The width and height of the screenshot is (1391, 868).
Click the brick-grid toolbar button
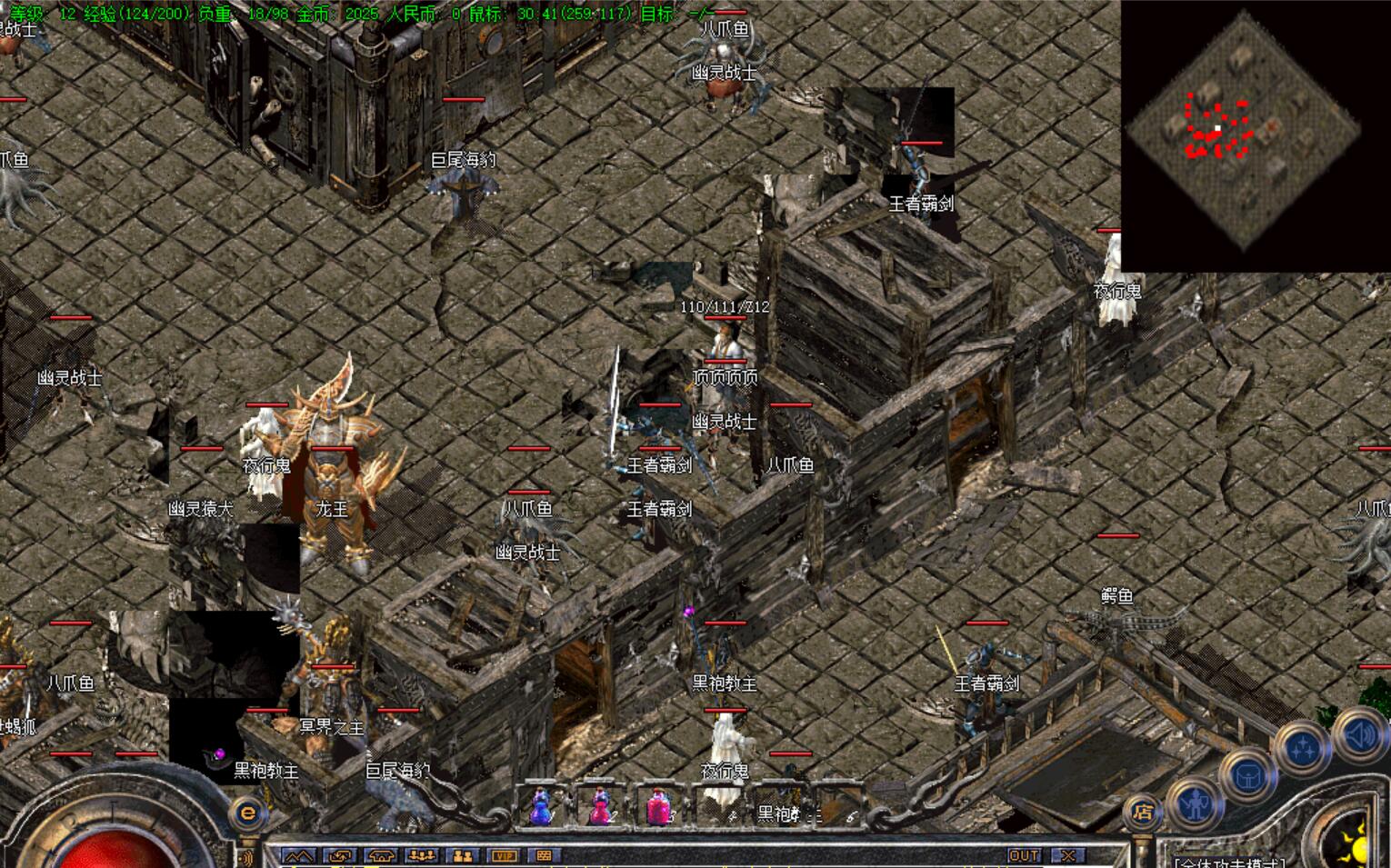tap(544, 855)
